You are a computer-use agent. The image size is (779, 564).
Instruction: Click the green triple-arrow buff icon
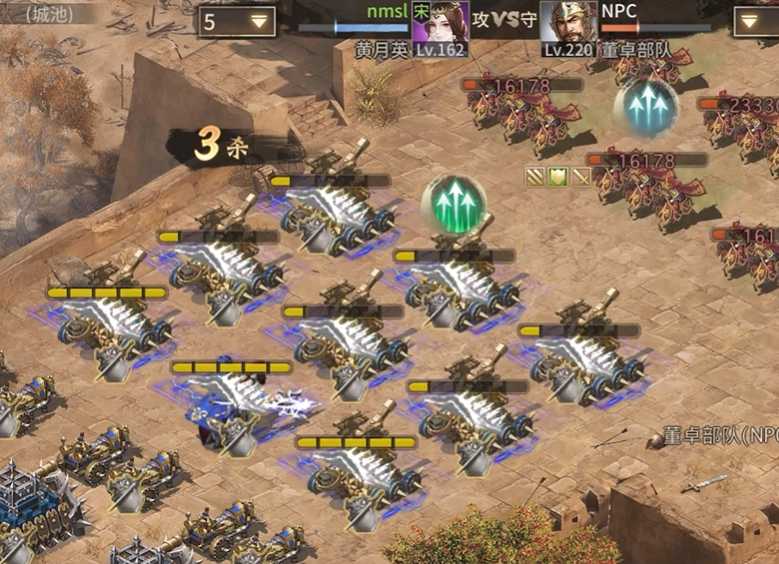coord(453,204)
